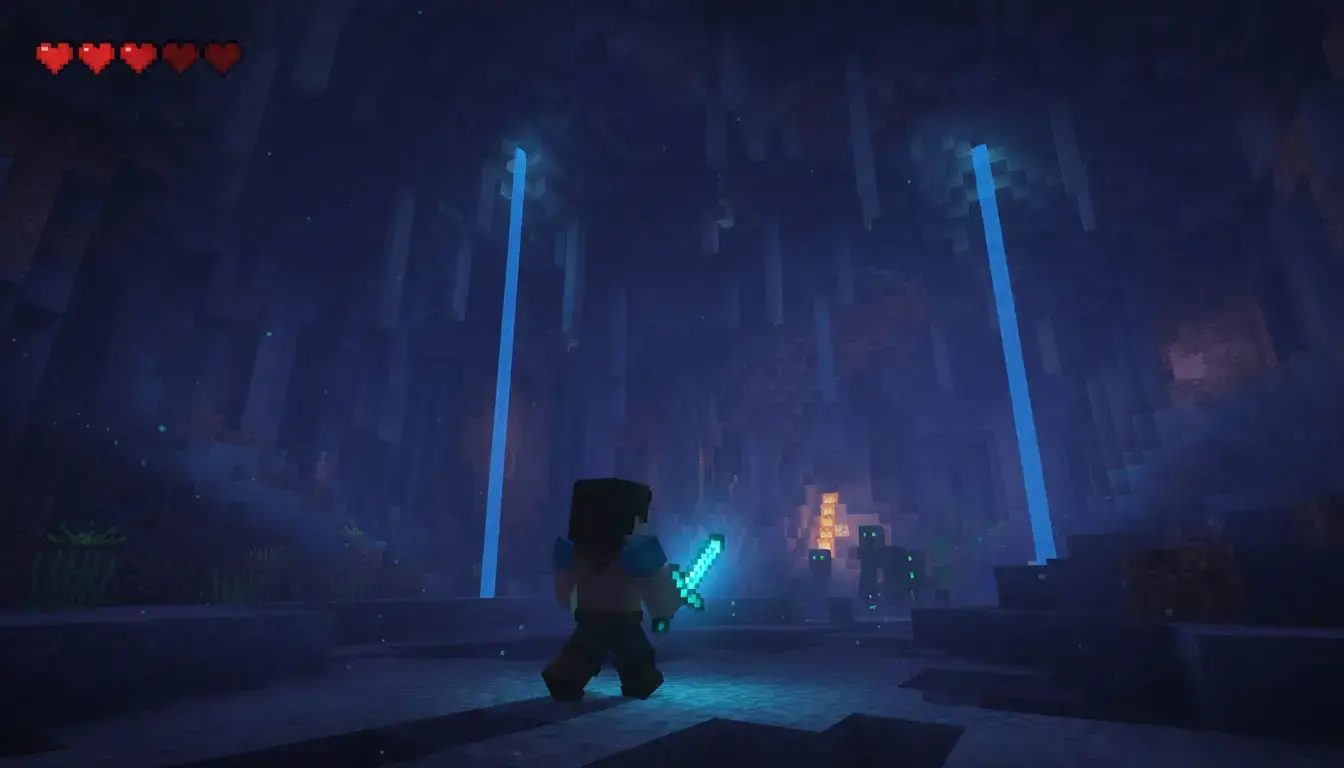
Task: Click the first red heart
Action: tap(55, 55)
